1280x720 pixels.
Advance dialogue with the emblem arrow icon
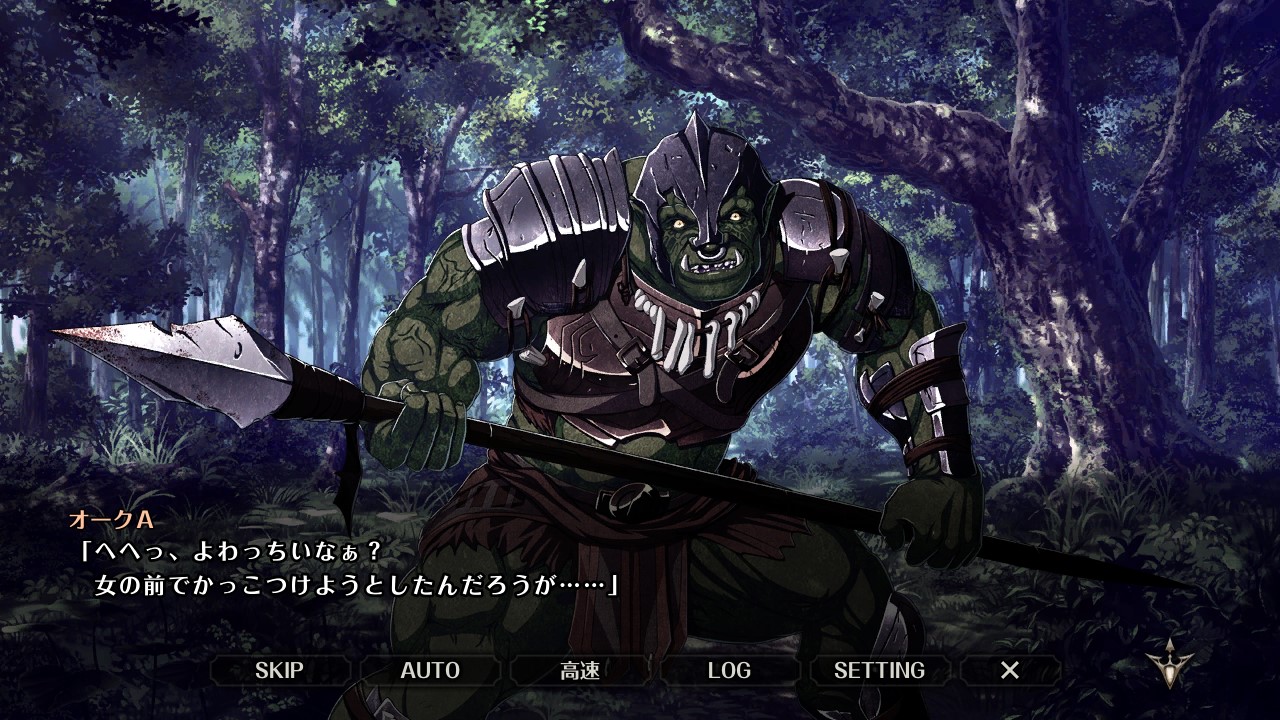click(1168, 664)
